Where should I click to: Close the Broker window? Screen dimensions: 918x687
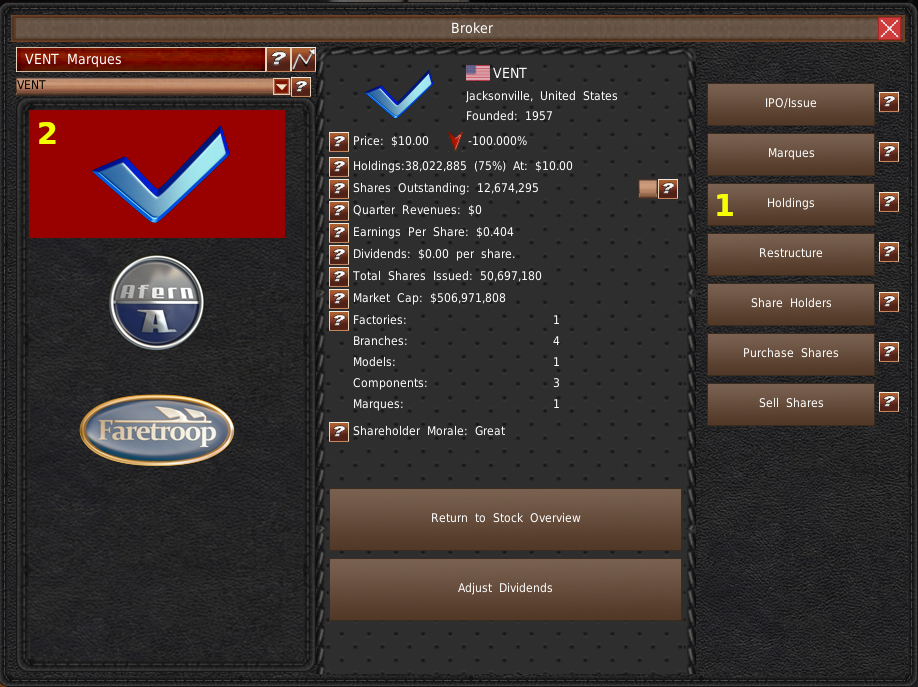click(x=889, y=29)
